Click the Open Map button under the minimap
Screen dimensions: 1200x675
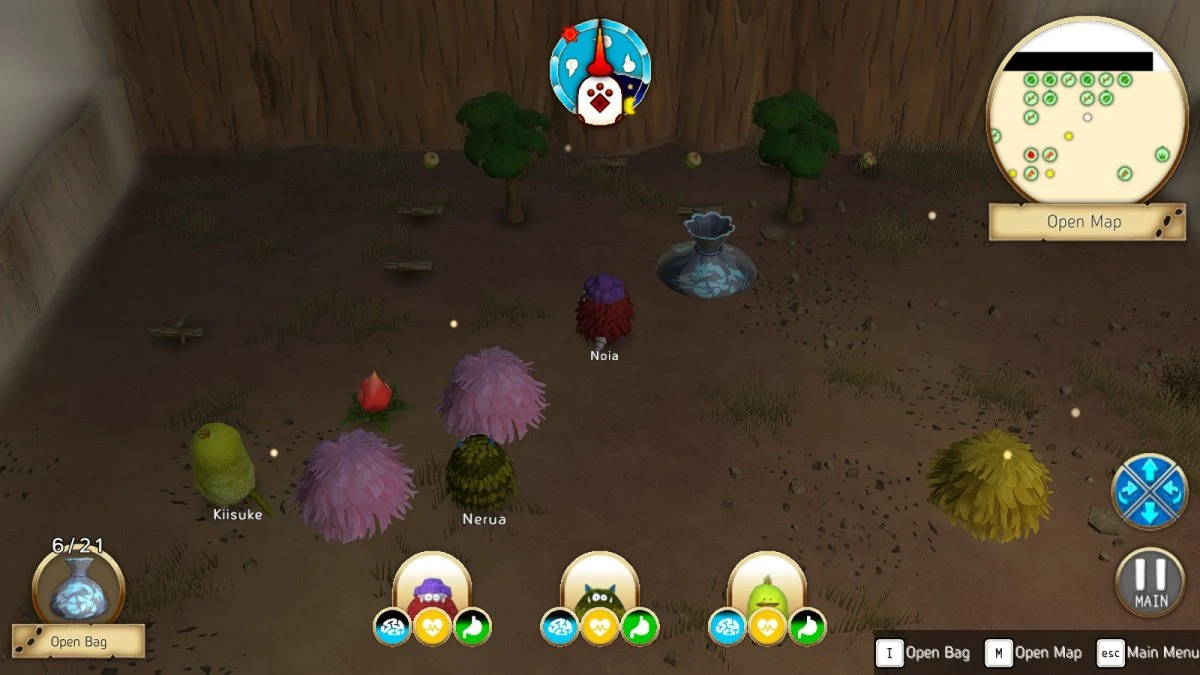tap(1084, 222)
